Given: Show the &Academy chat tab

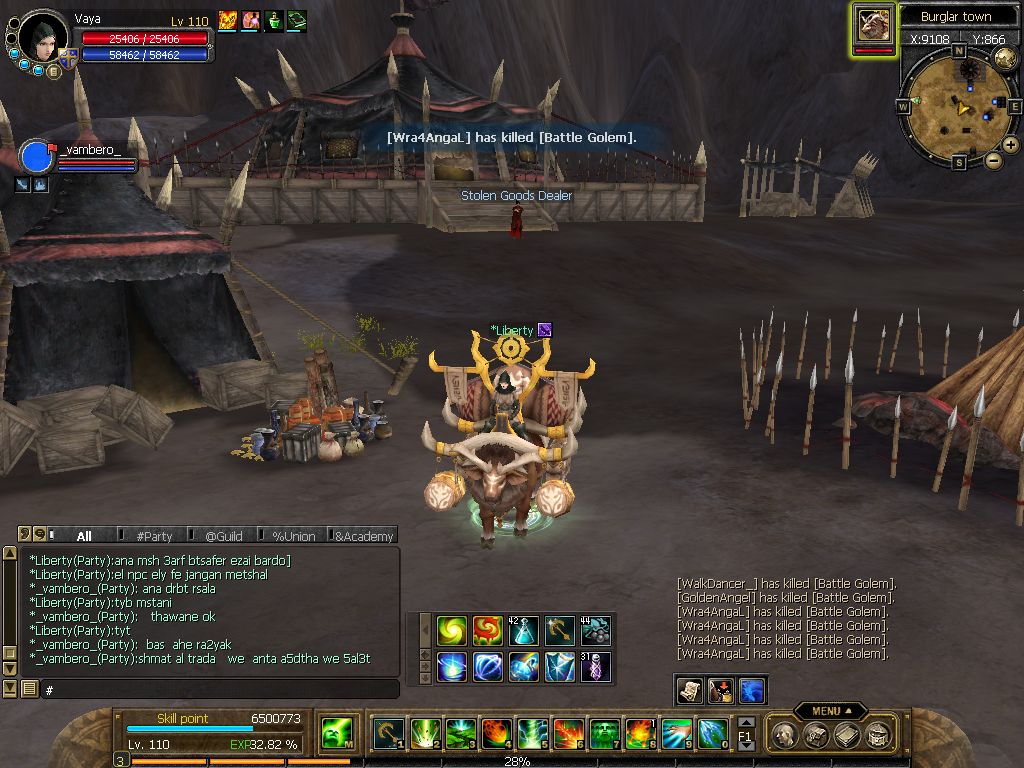Looking at the screenshot, I should tap(363, 536).
